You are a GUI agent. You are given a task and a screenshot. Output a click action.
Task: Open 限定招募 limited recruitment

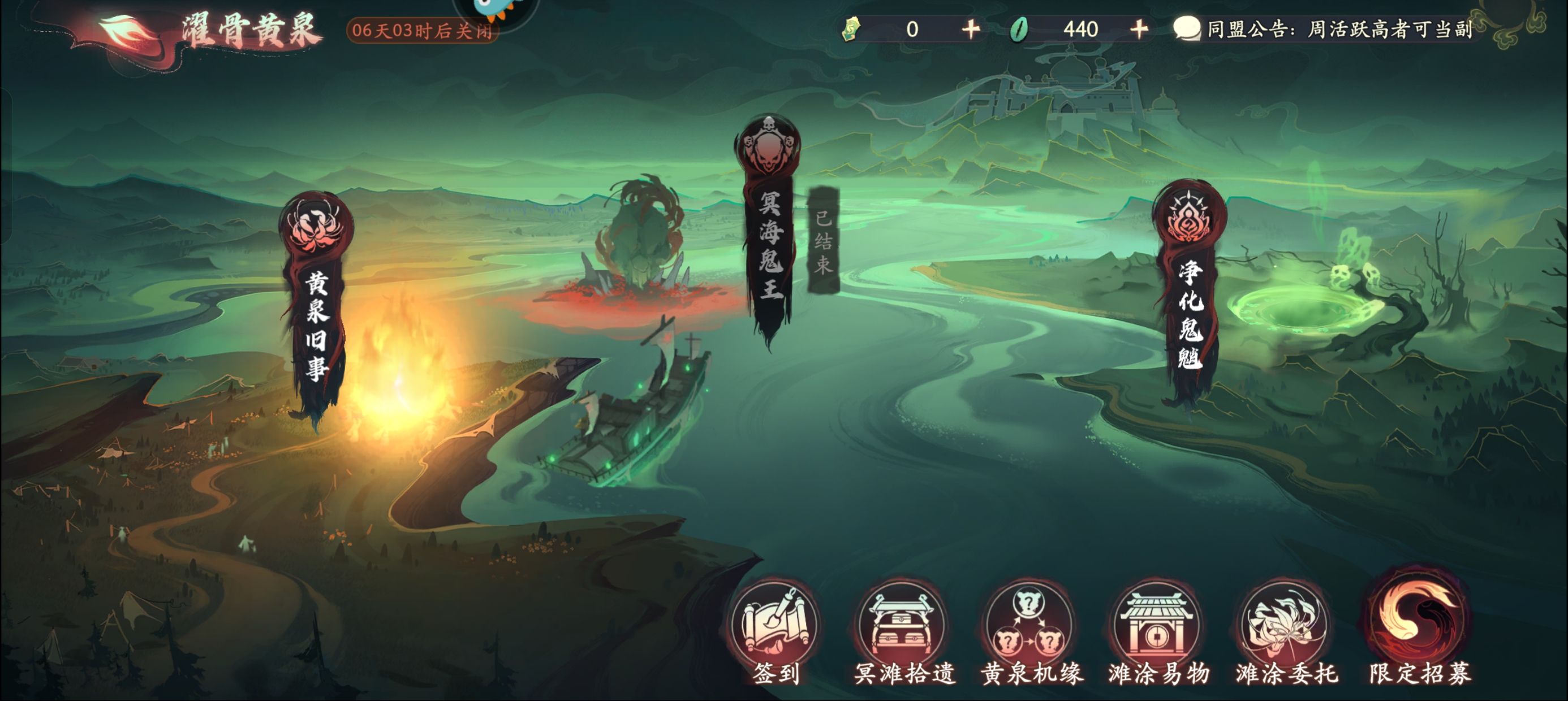coord(1419,627)
